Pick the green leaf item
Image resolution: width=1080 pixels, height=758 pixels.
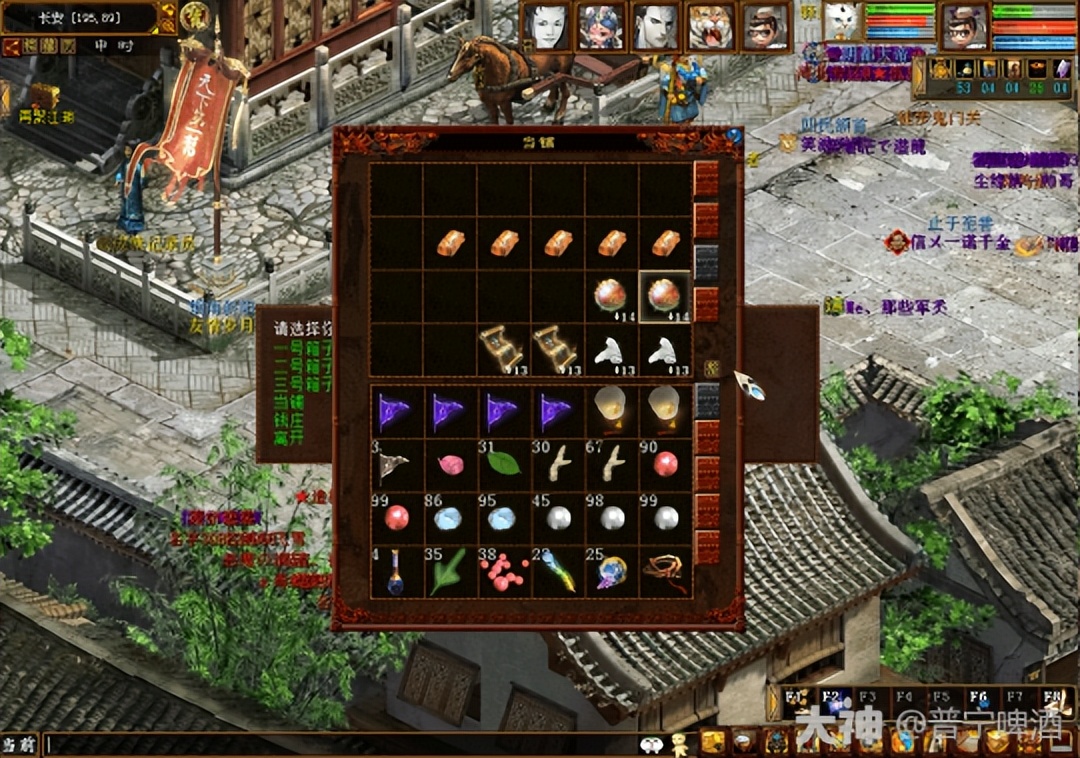[503, 464]
